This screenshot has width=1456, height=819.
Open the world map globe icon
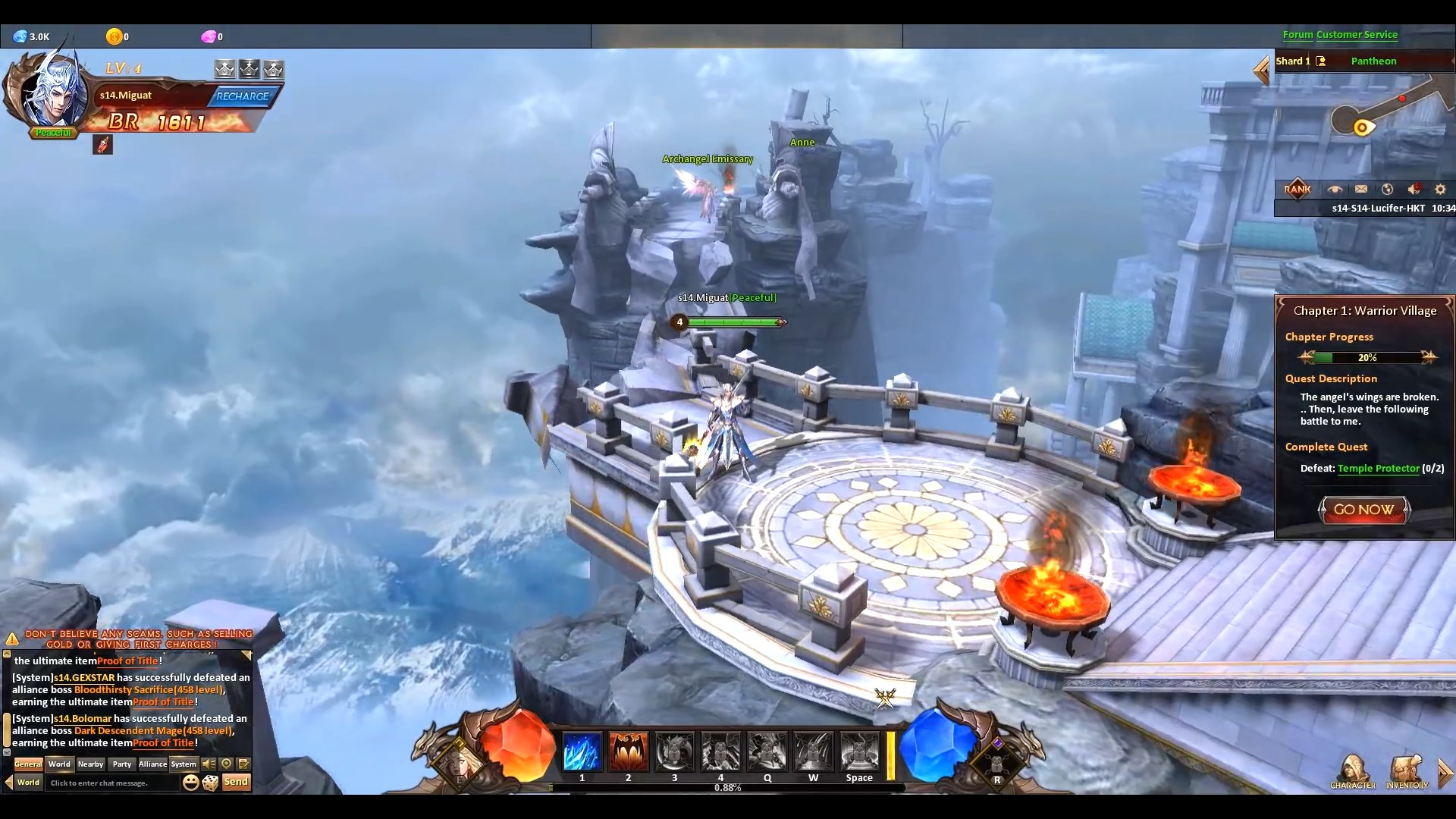[1386, 189]
